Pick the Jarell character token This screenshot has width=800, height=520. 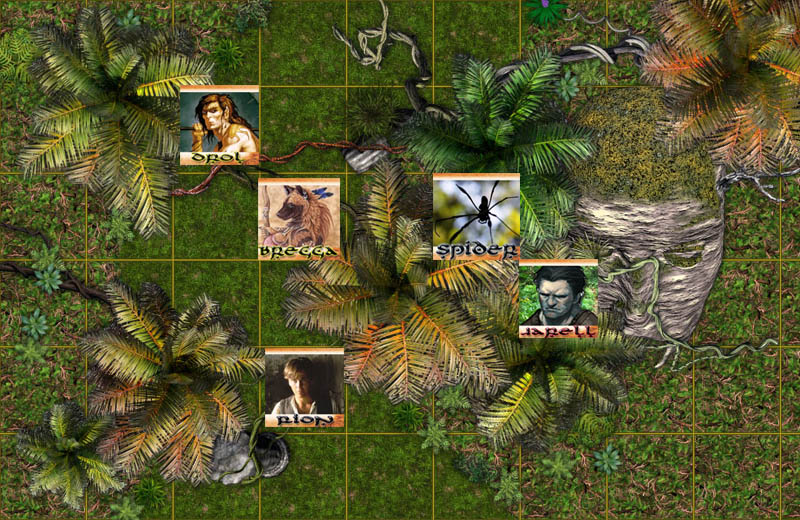[x=558, y=299]
